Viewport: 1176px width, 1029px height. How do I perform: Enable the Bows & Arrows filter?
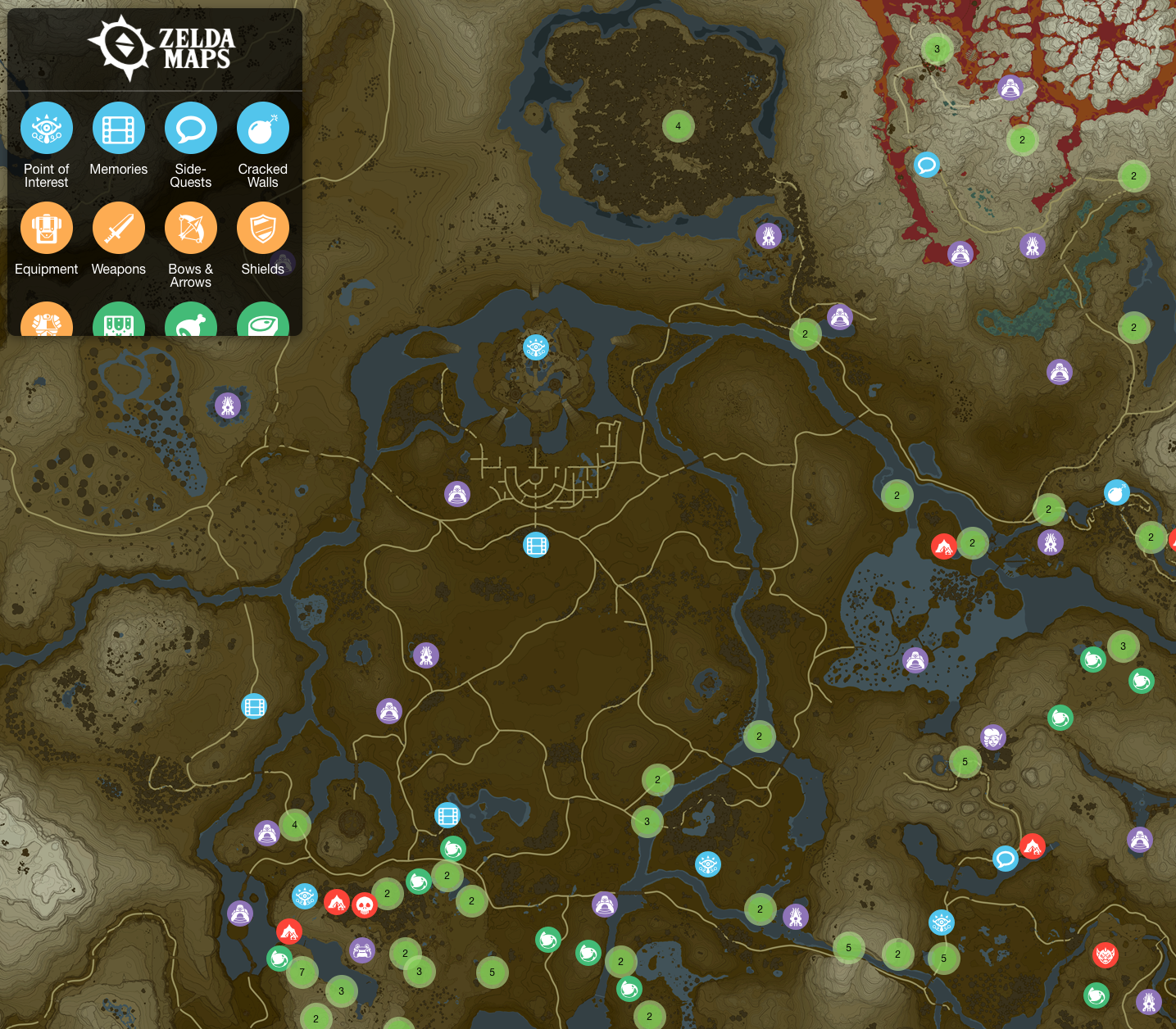pos(191,228)
